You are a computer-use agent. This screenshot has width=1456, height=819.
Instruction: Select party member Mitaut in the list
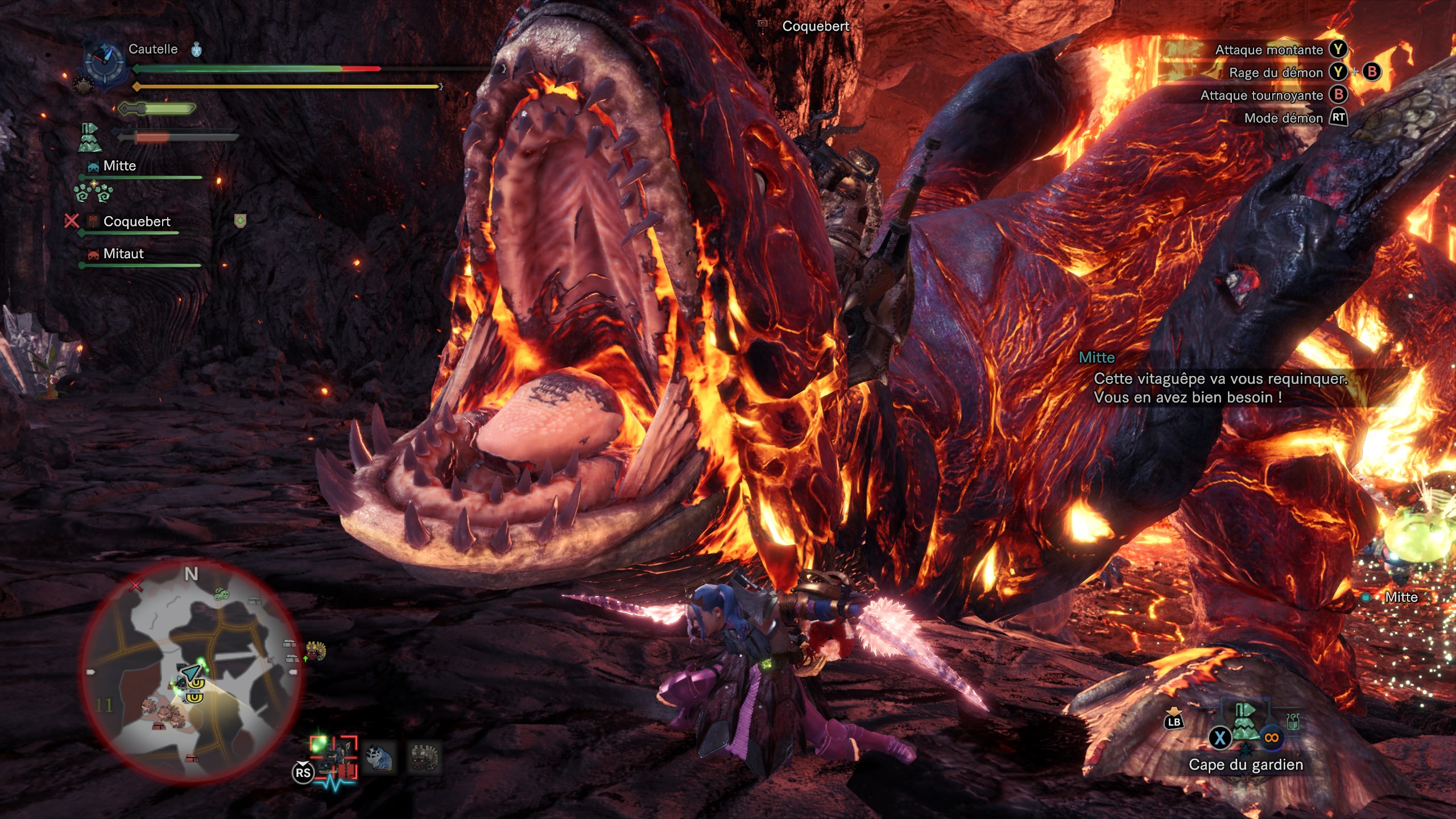pyautogui.click(x=123, y=254)
